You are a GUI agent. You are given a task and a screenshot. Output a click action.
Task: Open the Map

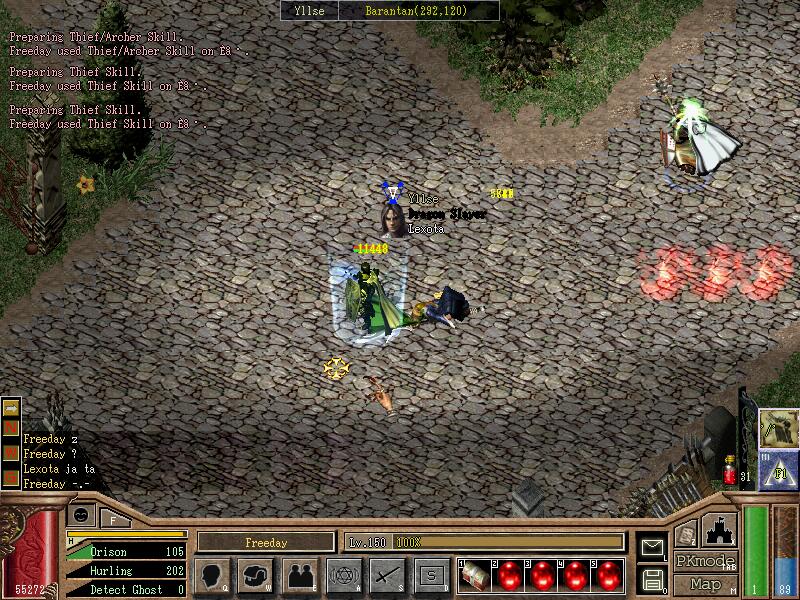[x=704, y=583]
